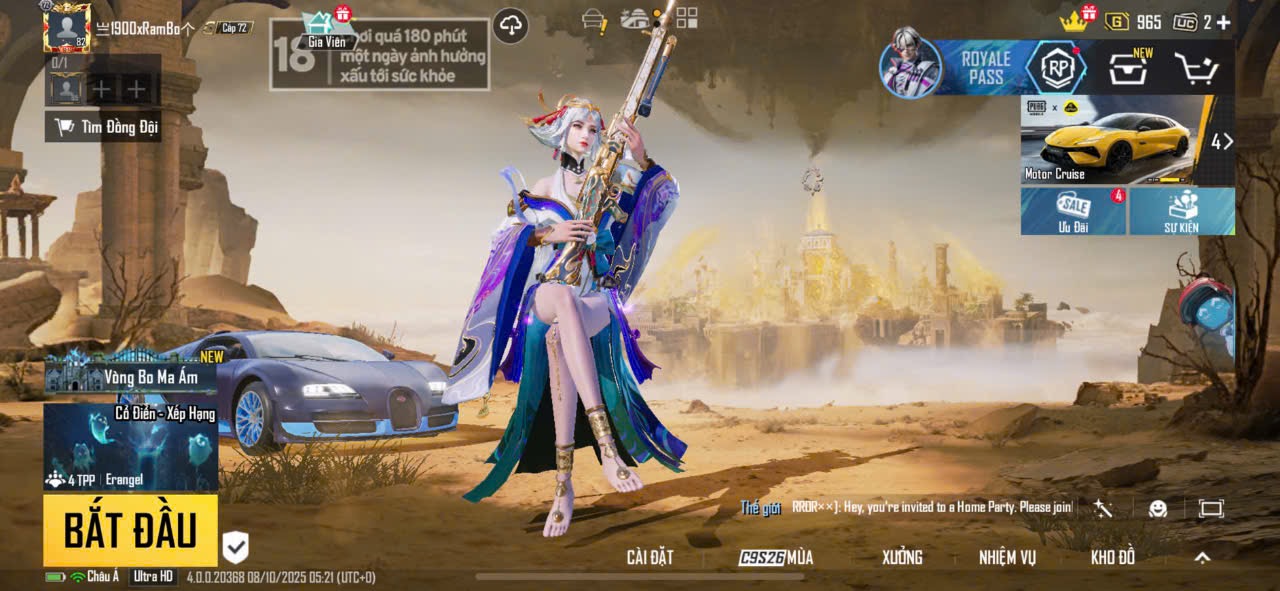The width and height of the screenshot is (1280, 591).
Task: Select Cổ Điển - Xếp Hạng mode panel
Action: click(130, 446)
